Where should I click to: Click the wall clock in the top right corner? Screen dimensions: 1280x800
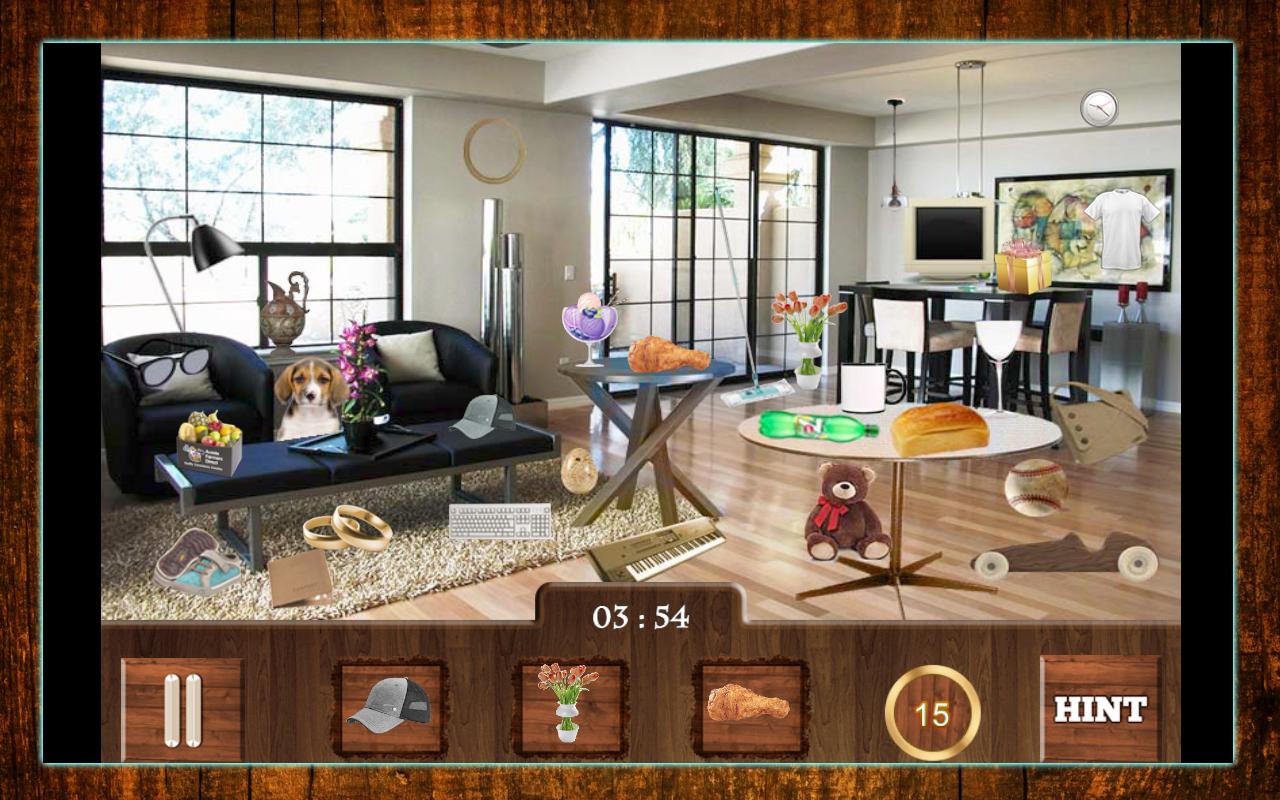[1098, 108]
